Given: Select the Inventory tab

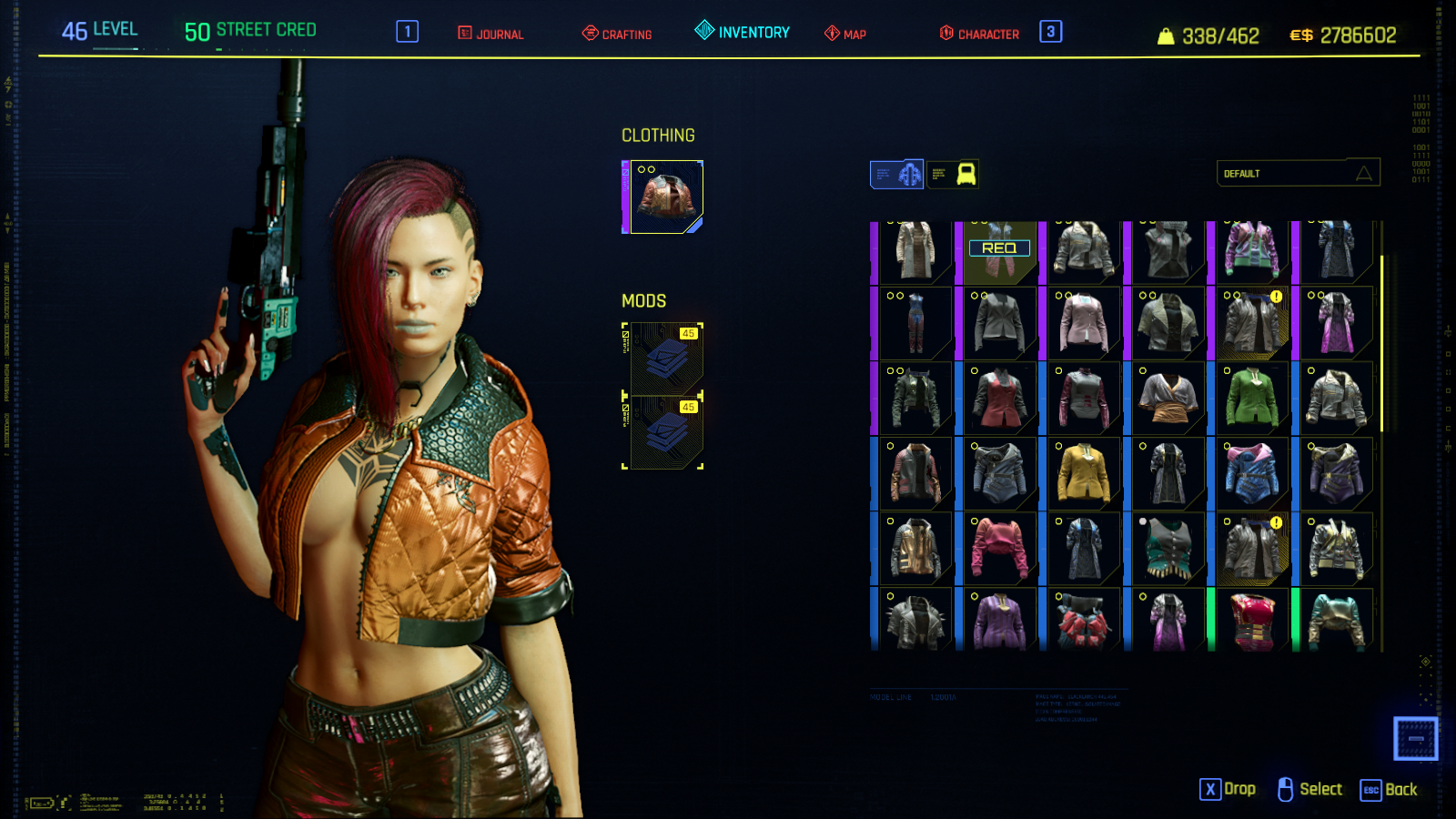Looking at the screenshot, I should pyautogui.click(x=743, y=32).
